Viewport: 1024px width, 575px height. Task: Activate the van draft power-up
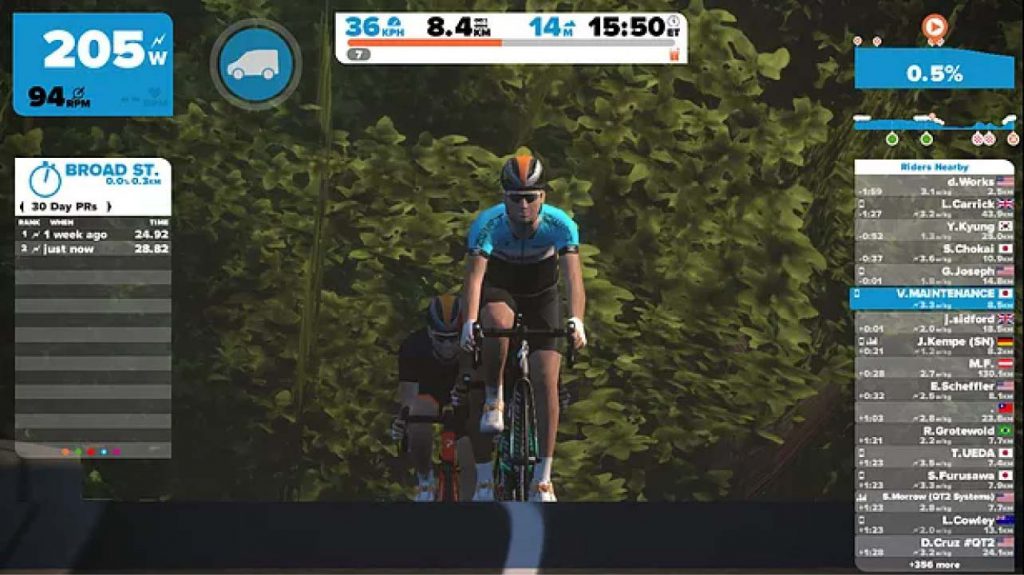pos(255,64)
